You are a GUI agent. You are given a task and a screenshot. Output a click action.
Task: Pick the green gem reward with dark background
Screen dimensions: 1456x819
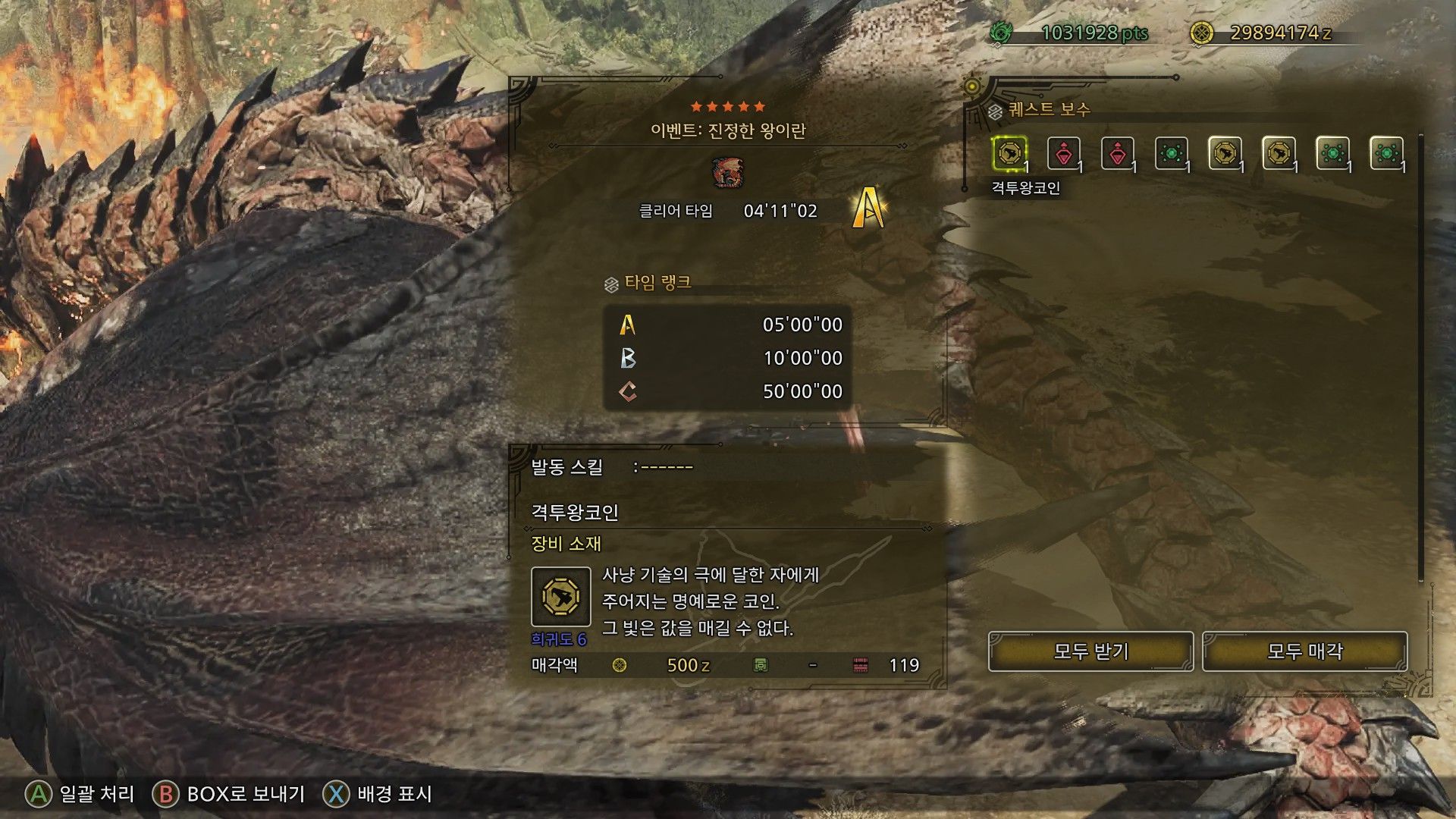point(1171,154)
